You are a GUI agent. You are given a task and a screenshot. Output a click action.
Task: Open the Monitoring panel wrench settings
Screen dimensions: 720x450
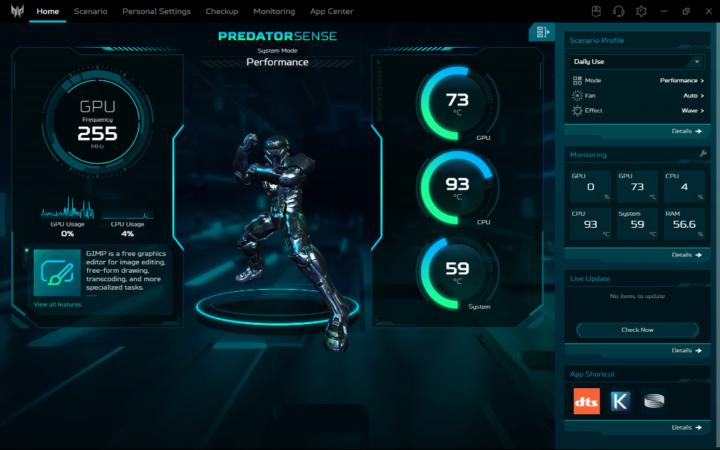(703, 154)
